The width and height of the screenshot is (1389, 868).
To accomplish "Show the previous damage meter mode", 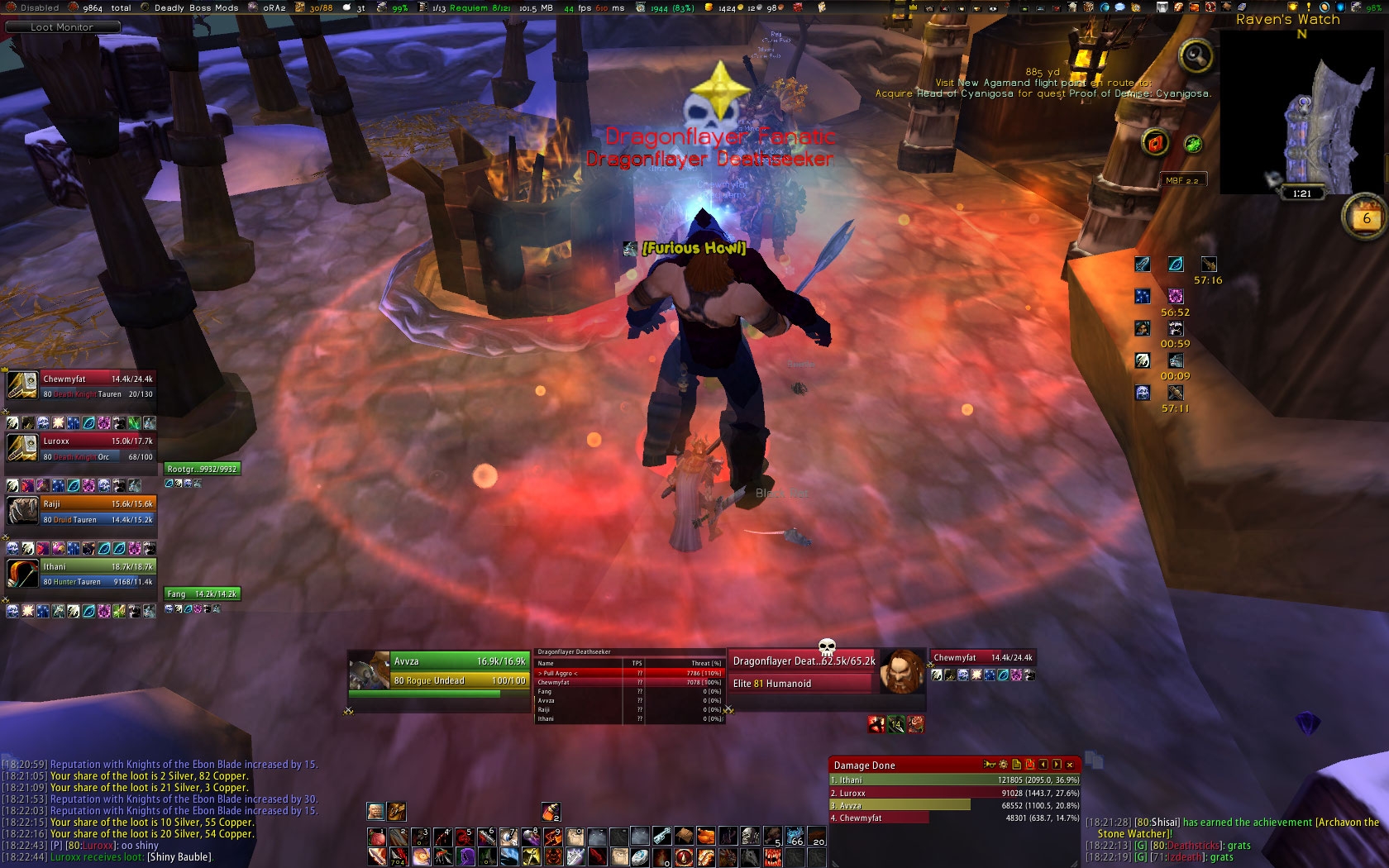I will 1043,765.
